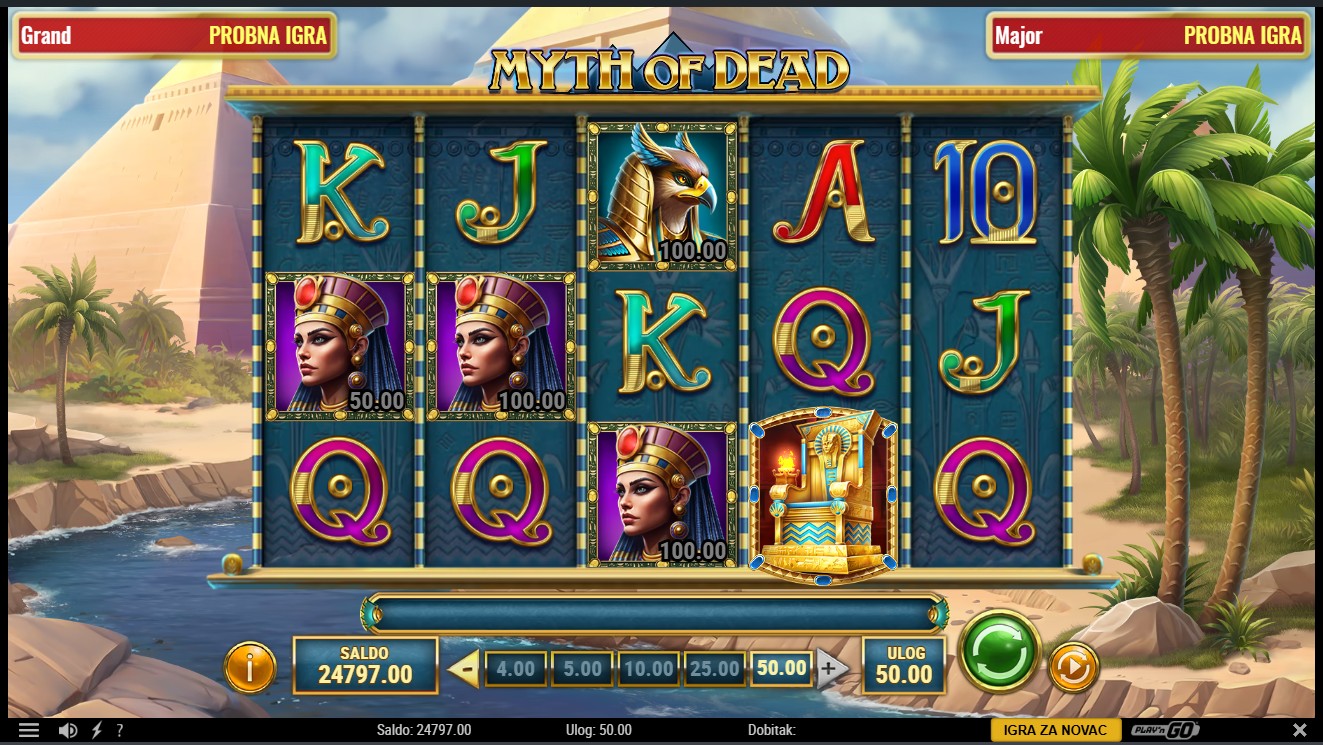Open the paytable info button
The image size is (1323, 745).
pyautogui.click(x=249, y=667)
